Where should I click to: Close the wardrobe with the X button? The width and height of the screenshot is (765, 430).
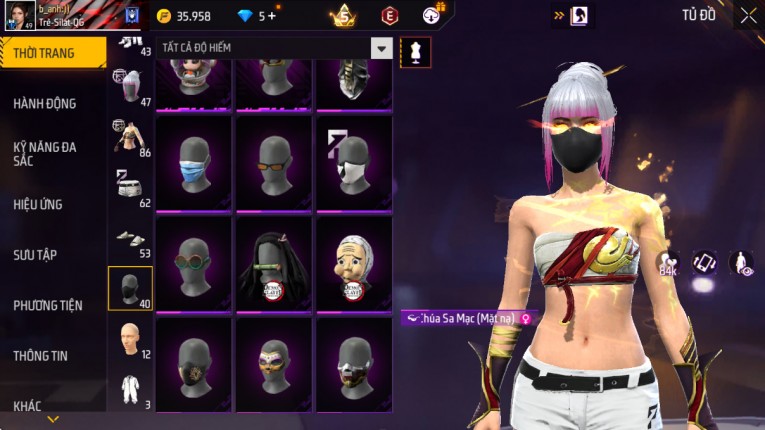coord(748,15)
